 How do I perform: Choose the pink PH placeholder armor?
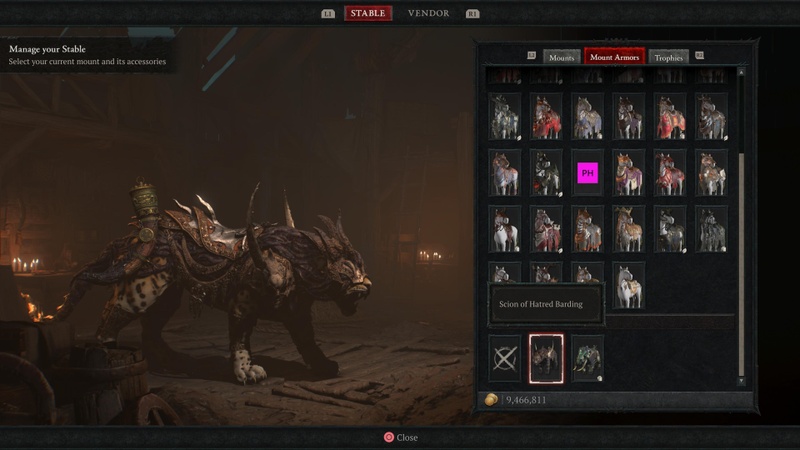(x=587, y=173)
